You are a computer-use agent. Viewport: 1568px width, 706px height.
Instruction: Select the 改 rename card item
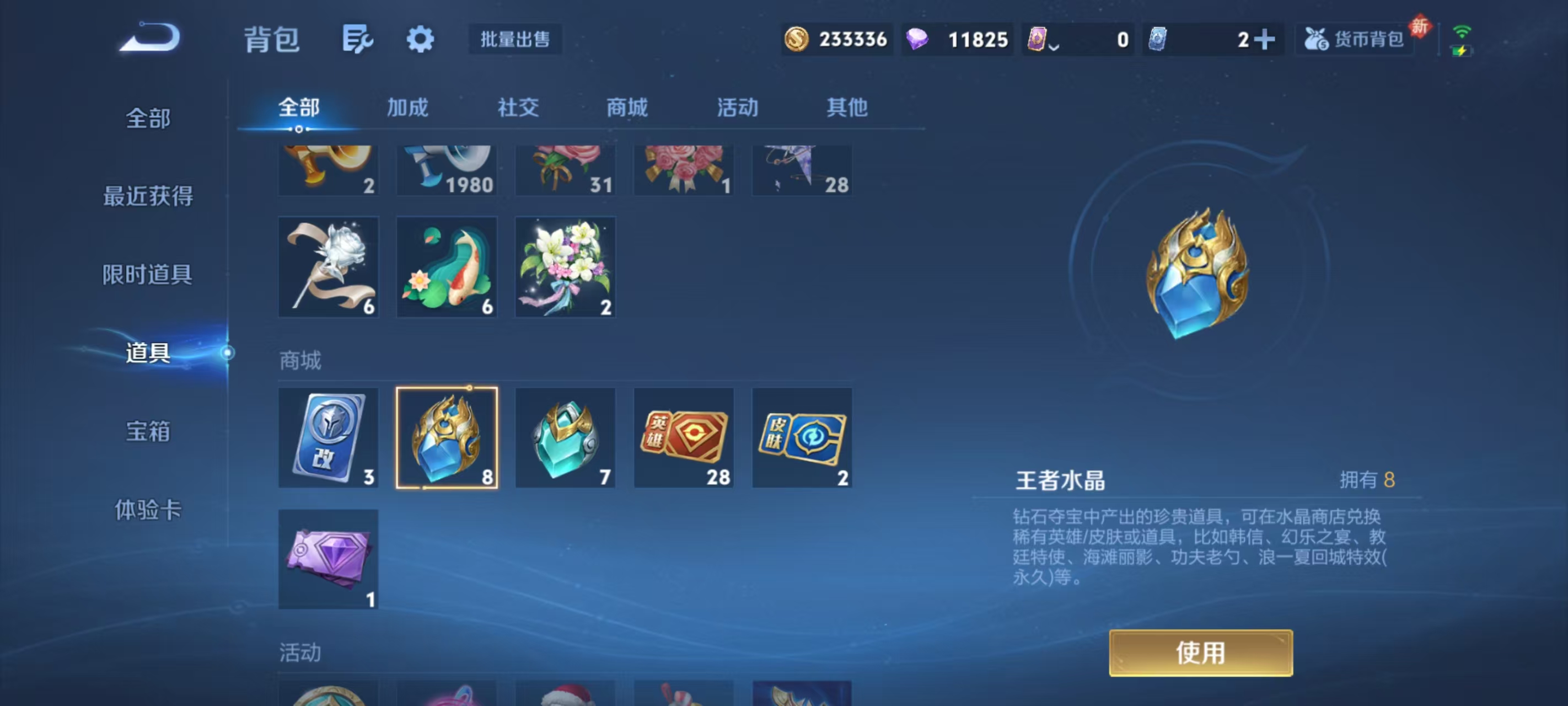(x=328, y=437)
